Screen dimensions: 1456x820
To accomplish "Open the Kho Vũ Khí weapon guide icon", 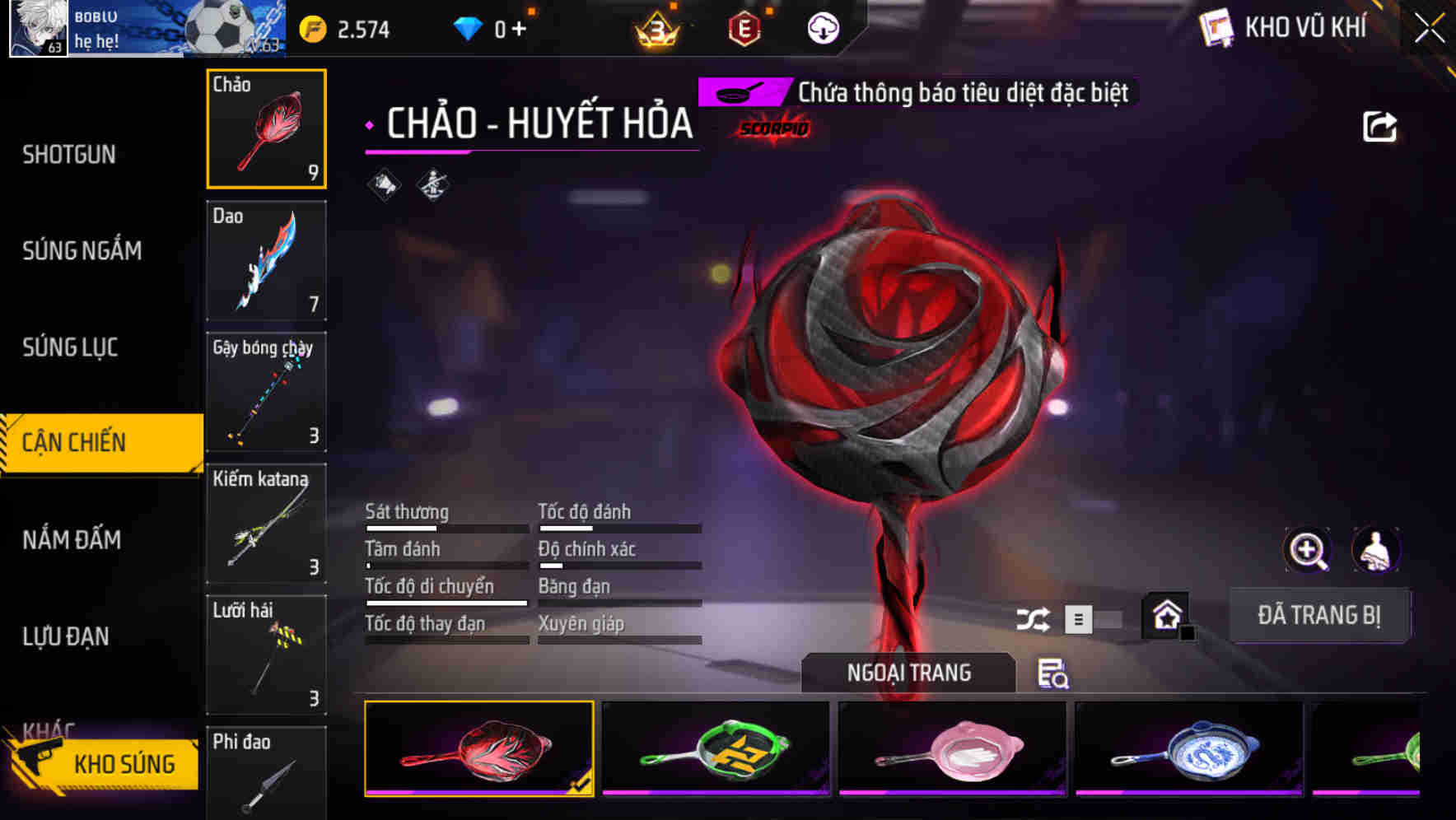I will coord(1213,27).
